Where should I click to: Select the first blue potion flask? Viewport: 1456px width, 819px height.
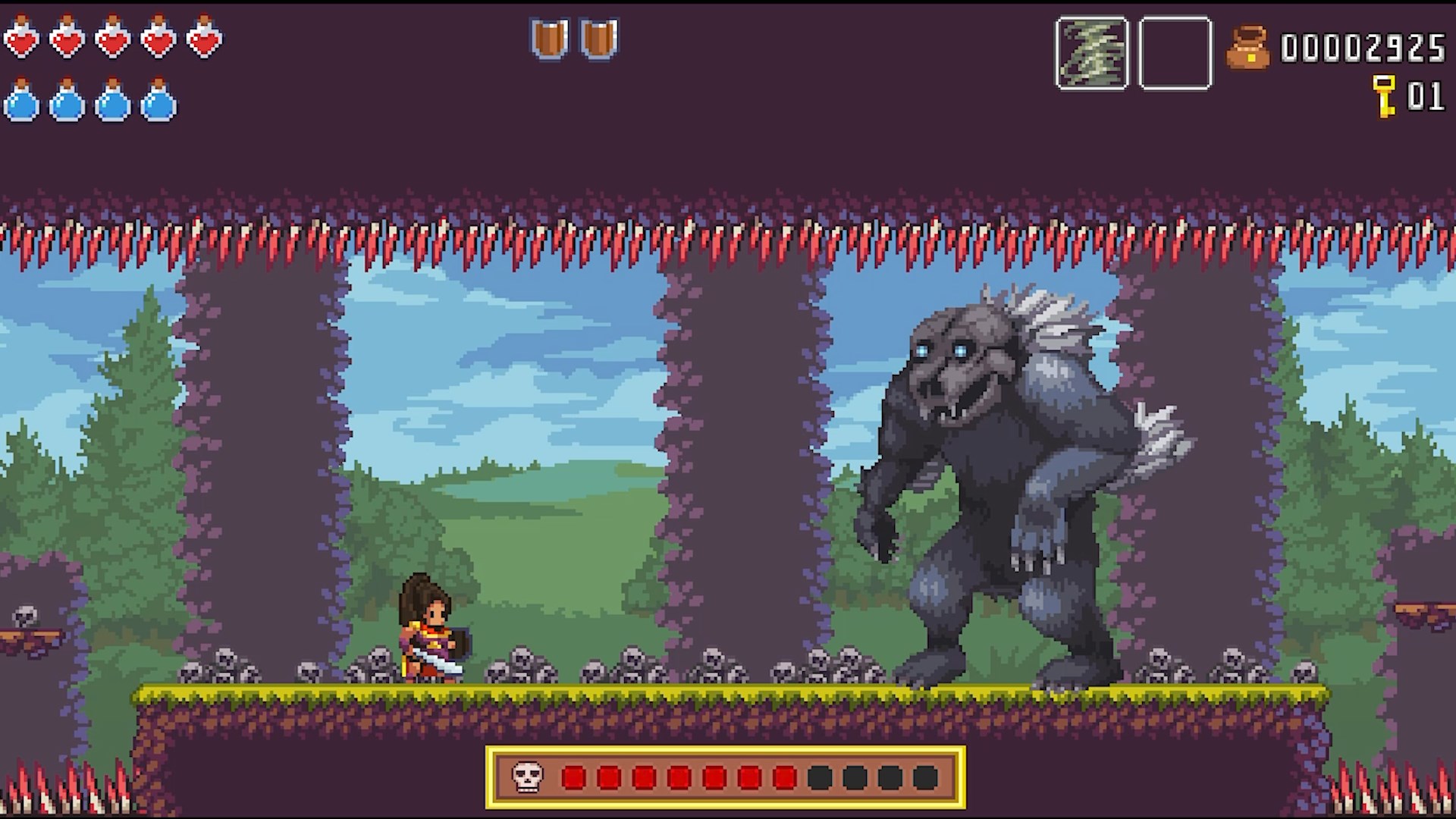20,102
